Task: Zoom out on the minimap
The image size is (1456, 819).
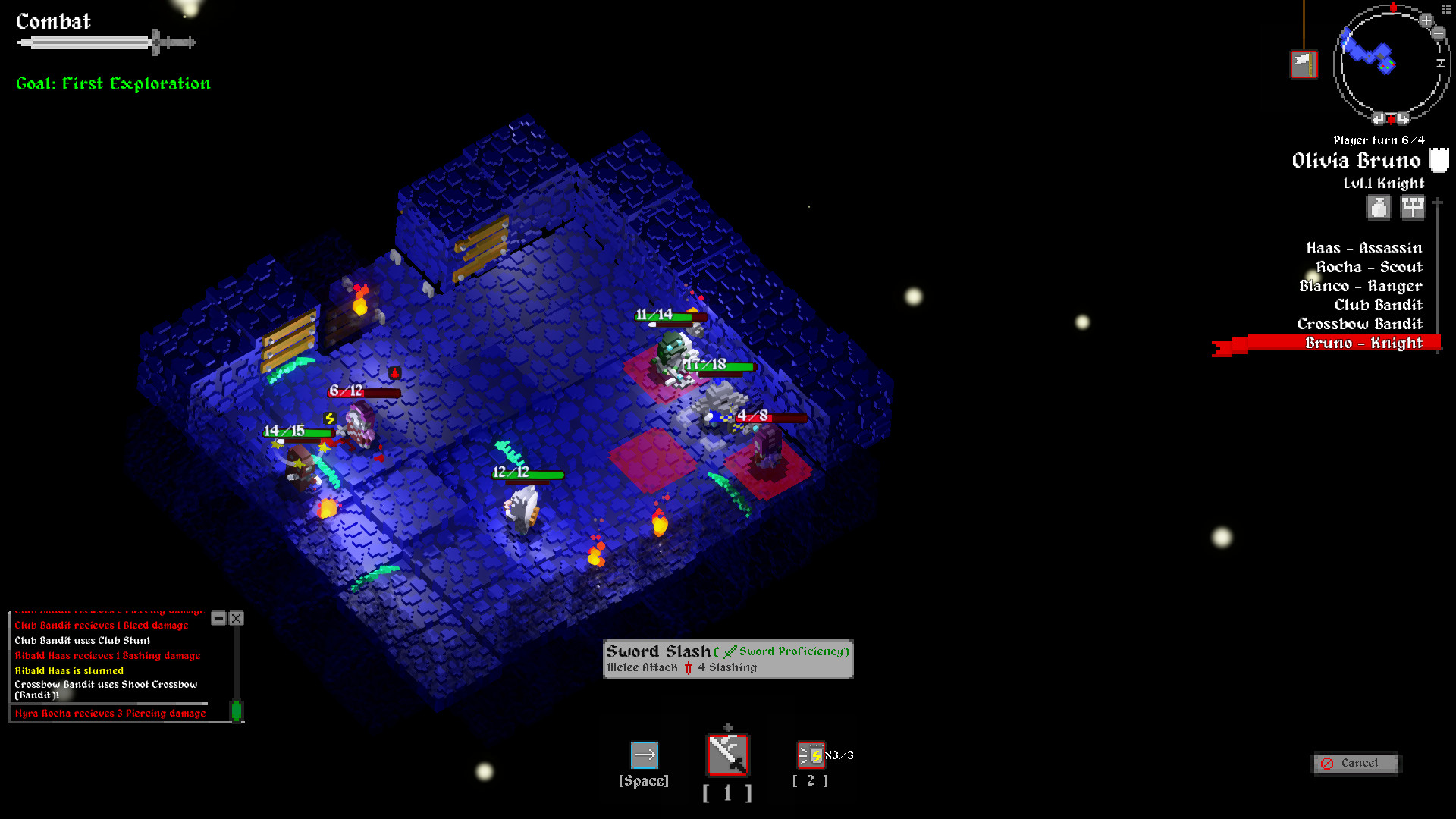Action: click(x=1439, y=33)
